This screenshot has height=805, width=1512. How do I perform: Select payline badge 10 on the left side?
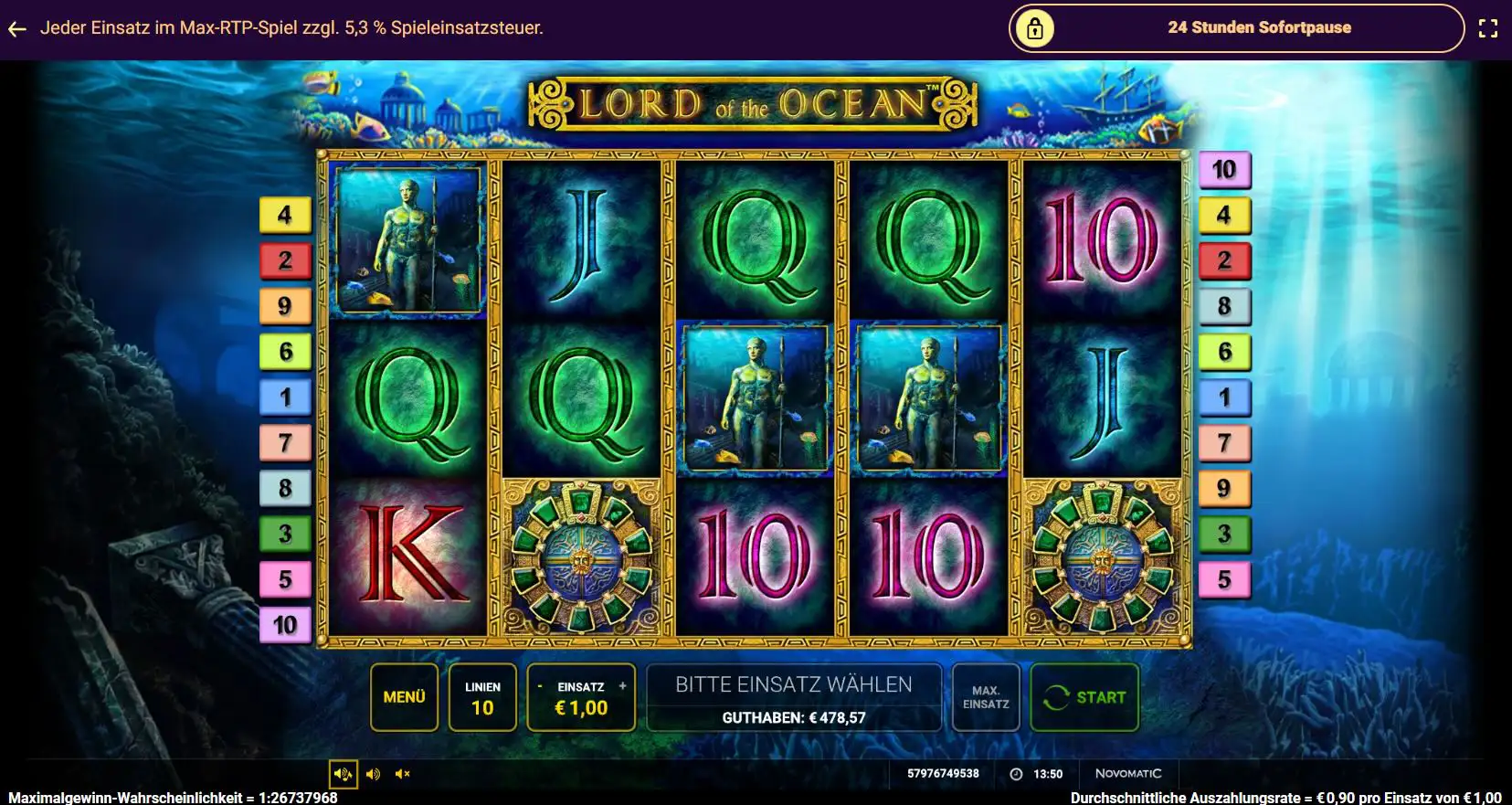tap(286, 625)
